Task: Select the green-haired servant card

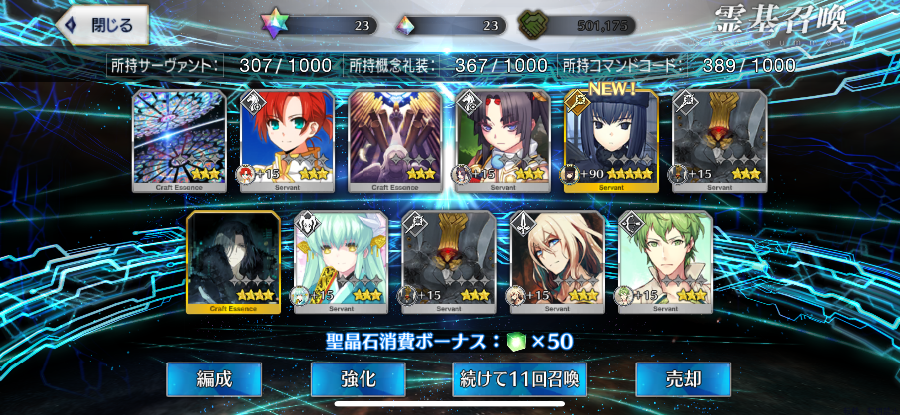Action: (665, 262)
